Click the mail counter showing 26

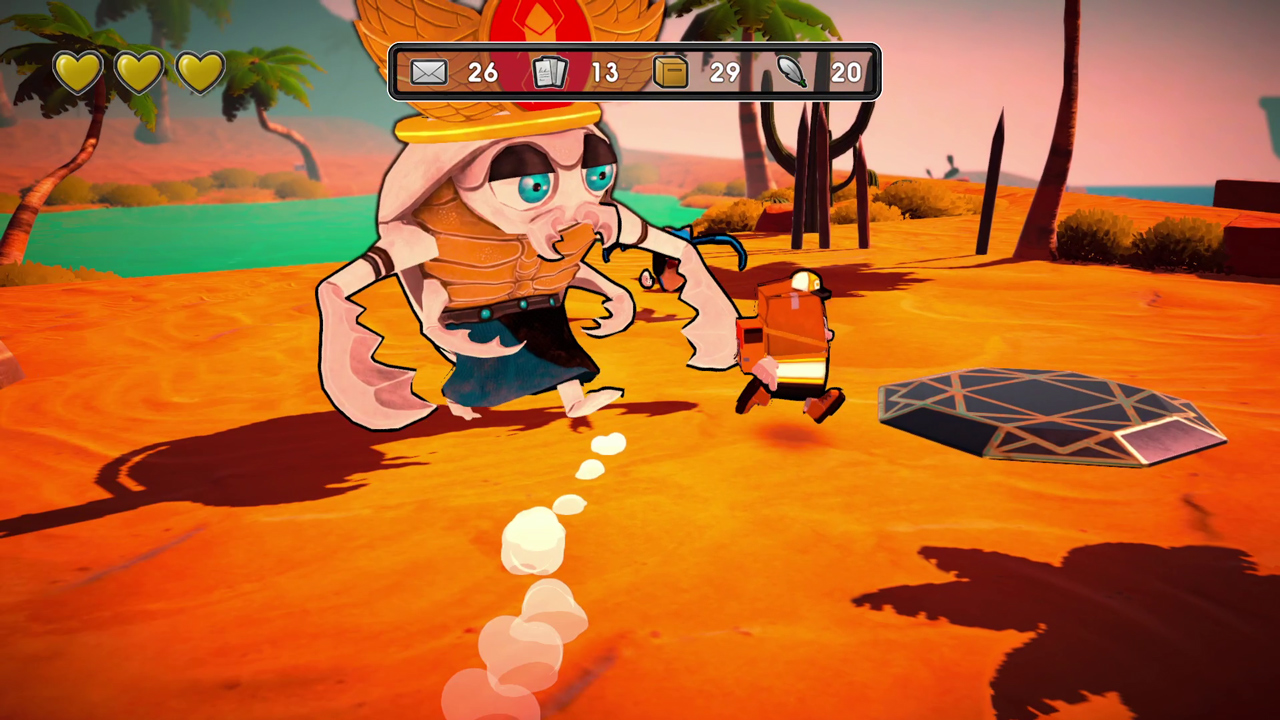[x=482, y=72]
